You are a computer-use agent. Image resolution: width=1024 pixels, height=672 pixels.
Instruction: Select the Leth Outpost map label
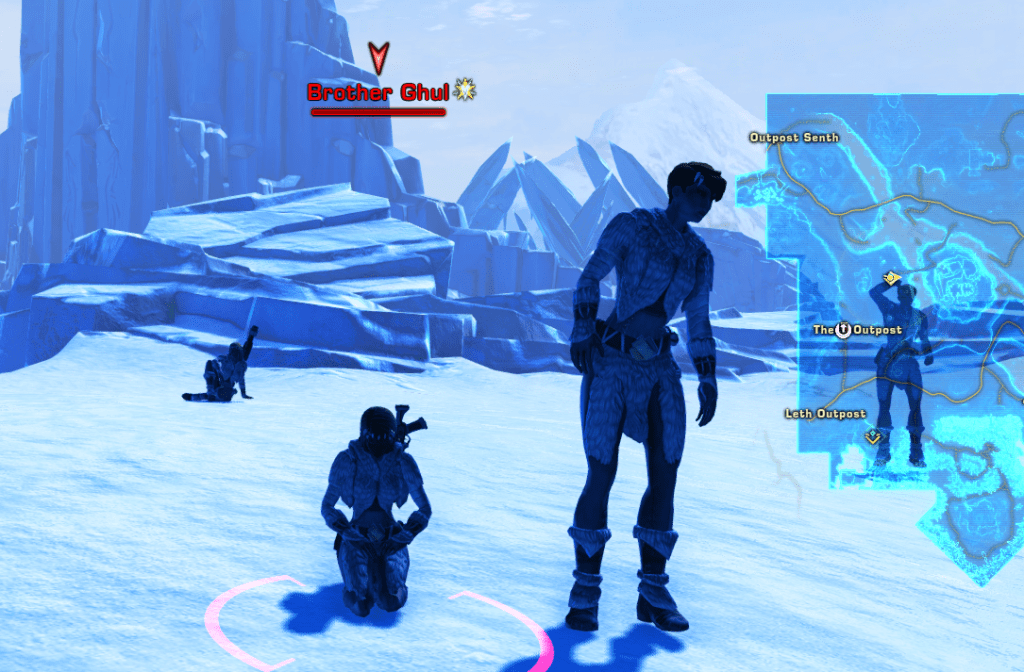(x=825, y=414)
